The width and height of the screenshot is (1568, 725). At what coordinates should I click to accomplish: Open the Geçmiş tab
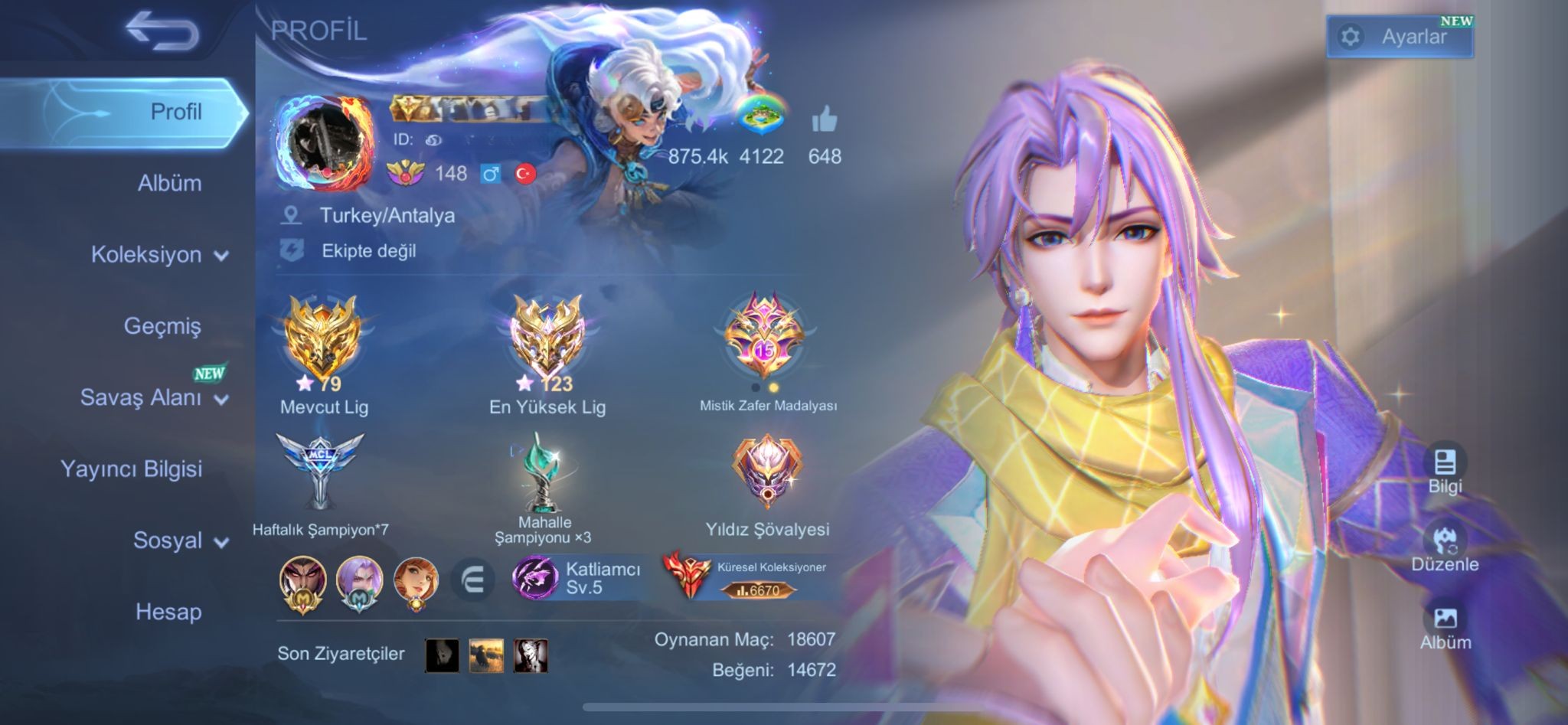point(162,325)
